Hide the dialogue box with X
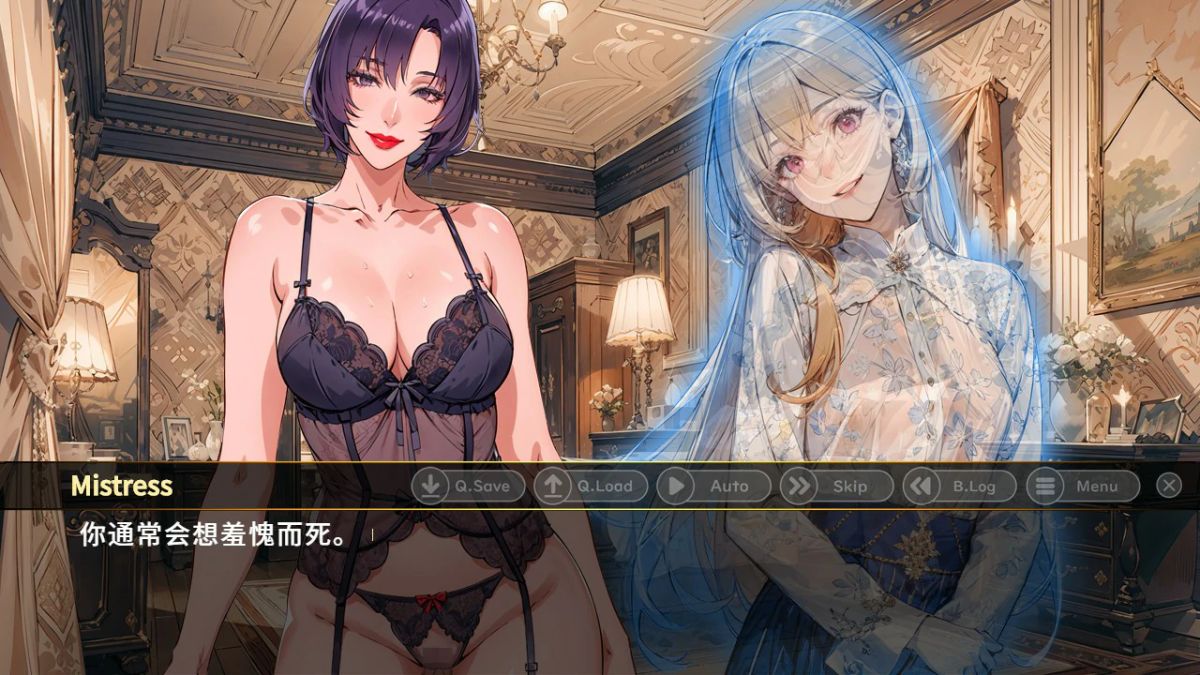This screenshot has width=1200, height=675. (1169, 486)
